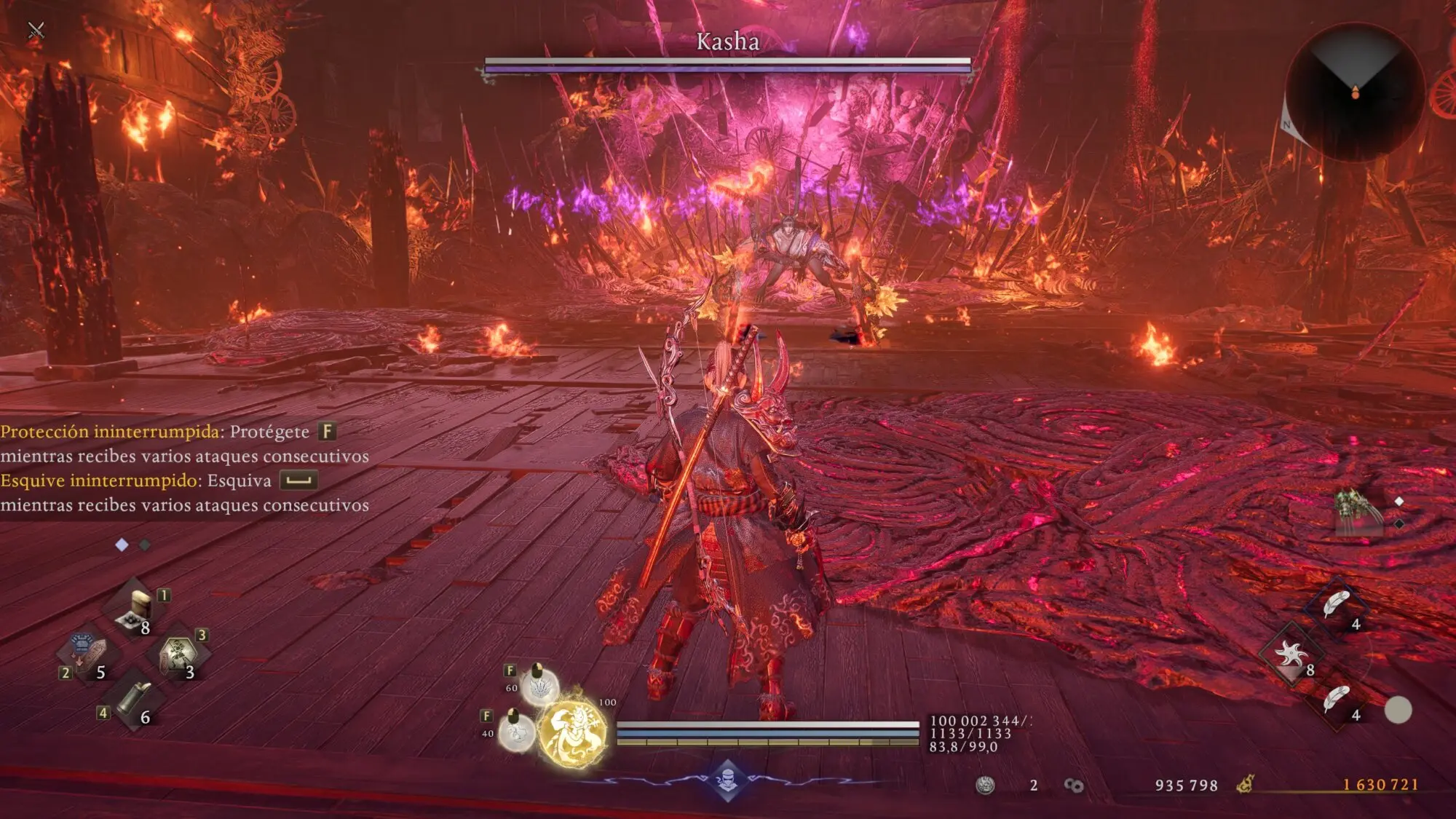This screenshot has width=1456, height=819.
Task: Activate the warrior emblem talisman in slot 3
Action: point(178,653)
